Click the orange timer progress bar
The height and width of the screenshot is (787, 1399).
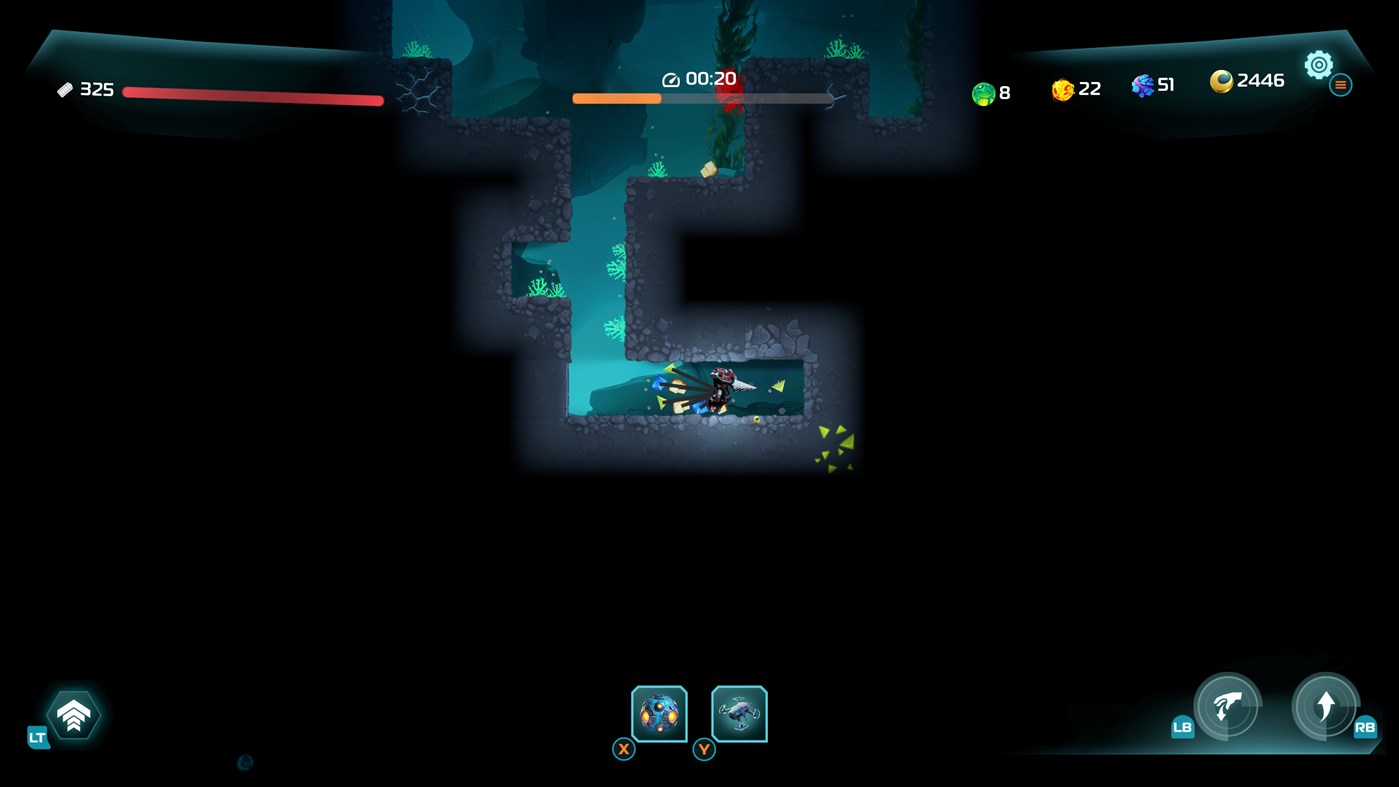615,98
